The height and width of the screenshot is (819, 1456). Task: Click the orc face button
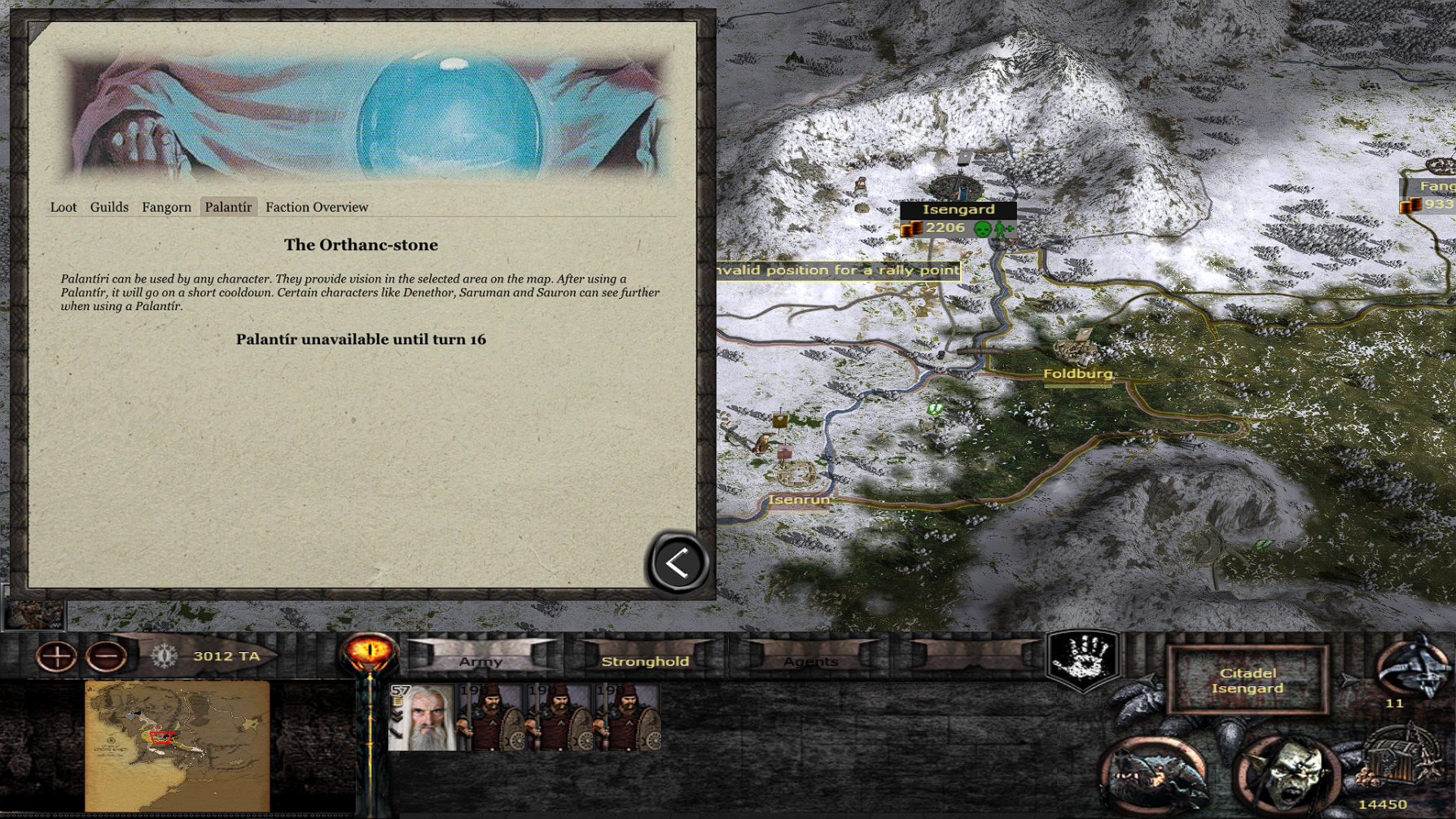1286,774
